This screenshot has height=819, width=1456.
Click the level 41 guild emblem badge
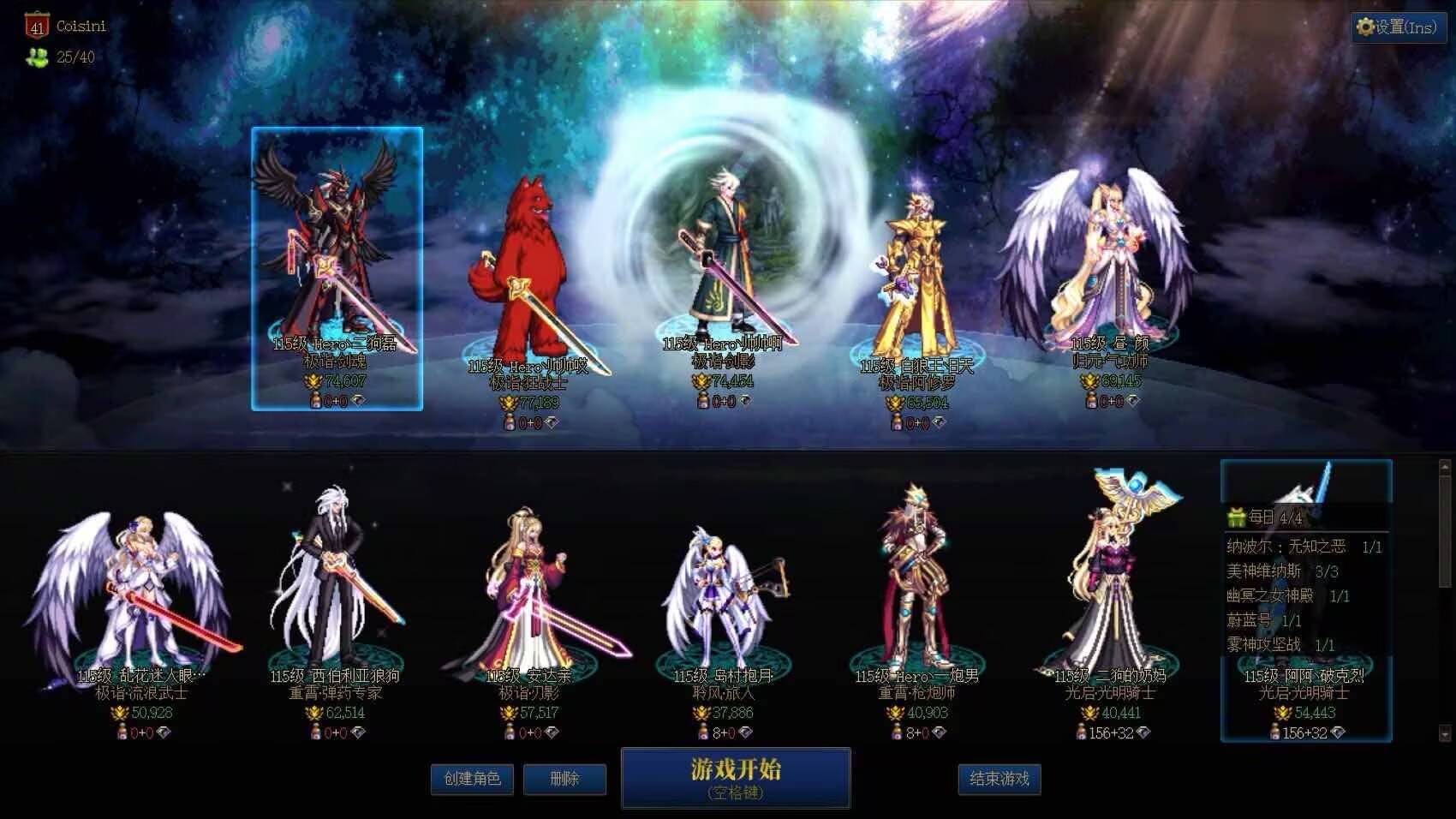point(37,25)
